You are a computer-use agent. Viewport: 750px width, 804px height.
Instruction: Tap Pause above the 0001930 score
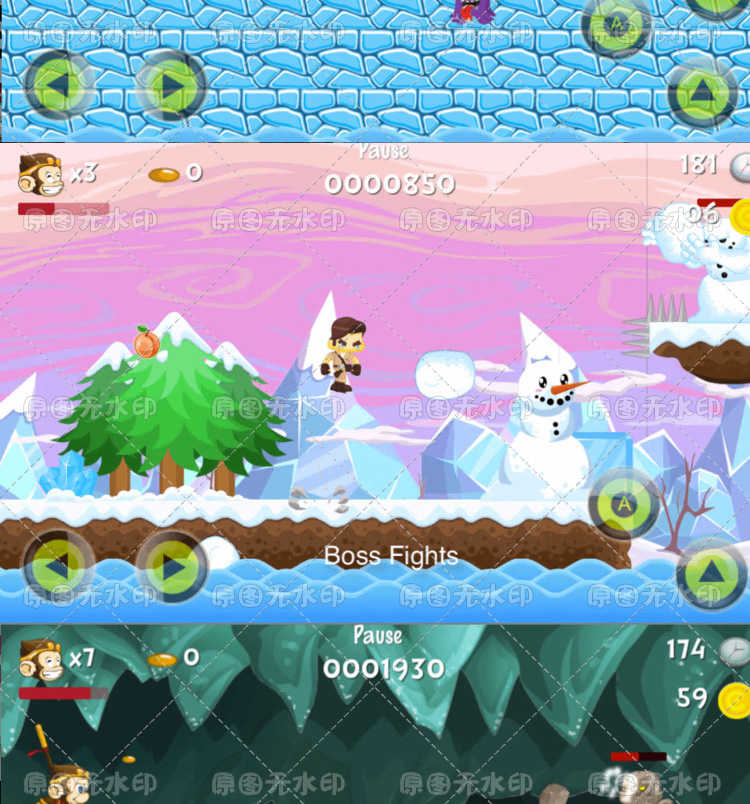tap(378, 635)
